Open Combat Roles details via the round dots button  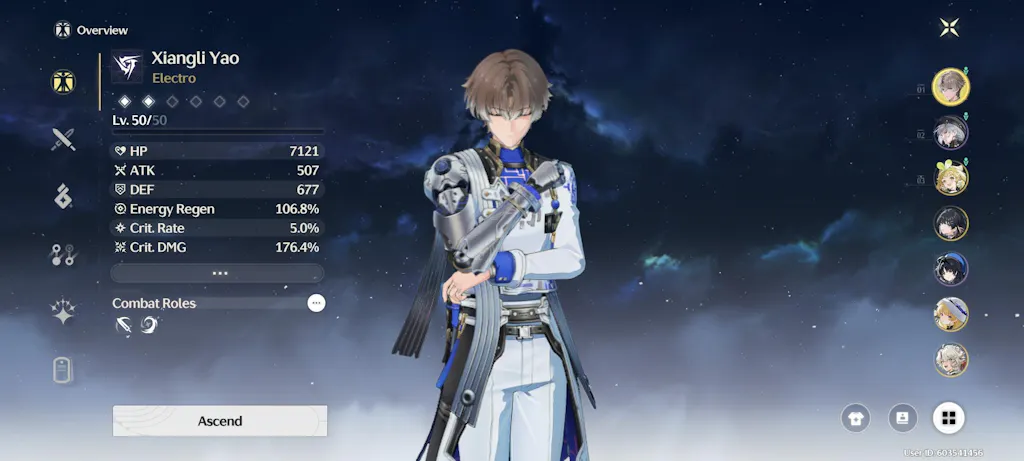[x=316, y=303]
